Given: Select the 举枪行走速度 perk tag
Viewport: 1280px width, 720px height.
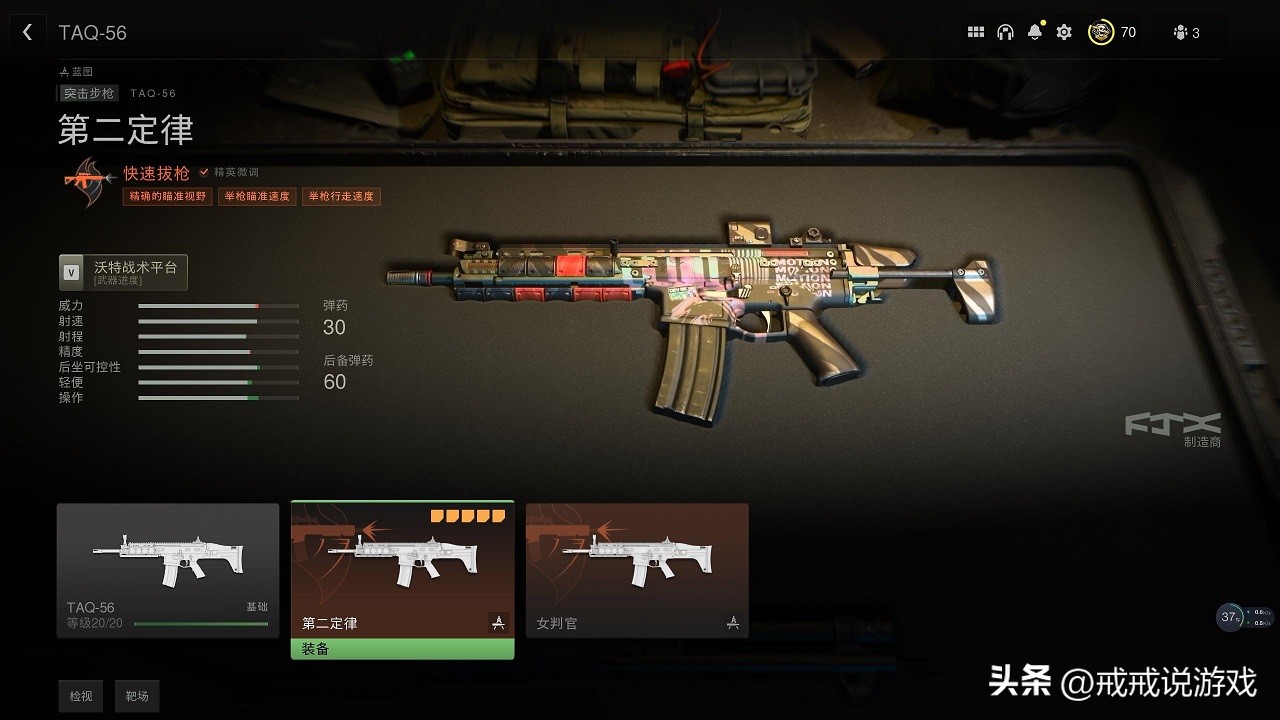Looking at the screenshot, I should 342,196.
